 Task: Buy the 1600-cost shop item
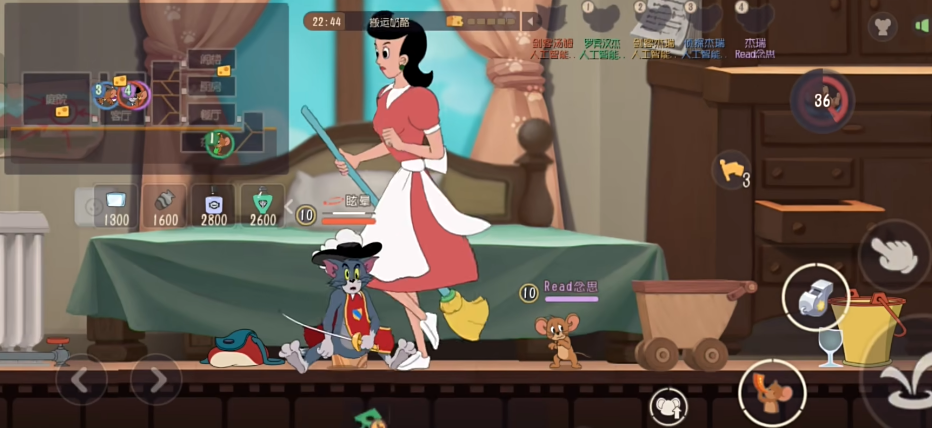165,203
